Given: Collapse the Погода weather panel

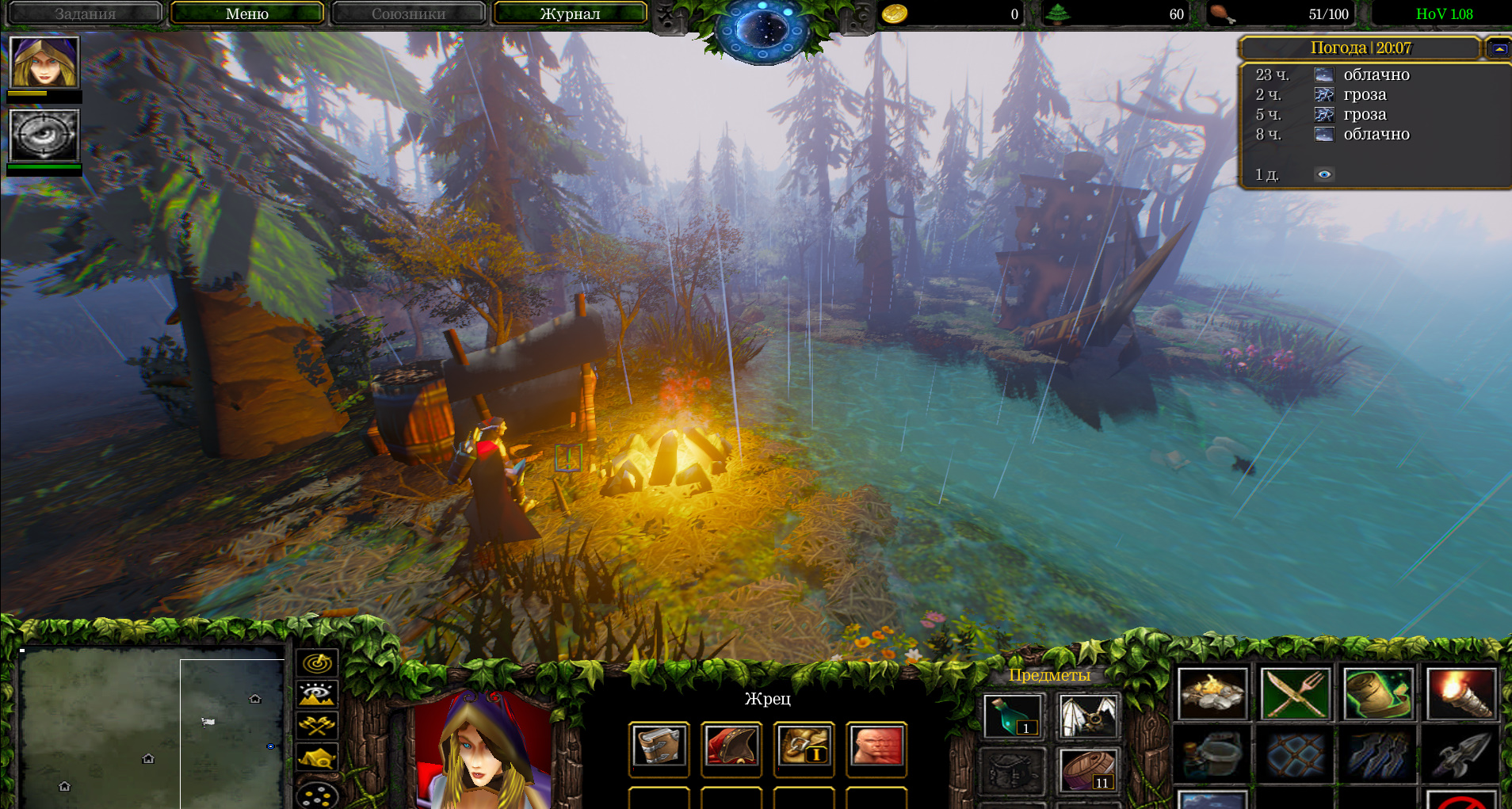Looking at the screenshot, I should point(1499,48).
